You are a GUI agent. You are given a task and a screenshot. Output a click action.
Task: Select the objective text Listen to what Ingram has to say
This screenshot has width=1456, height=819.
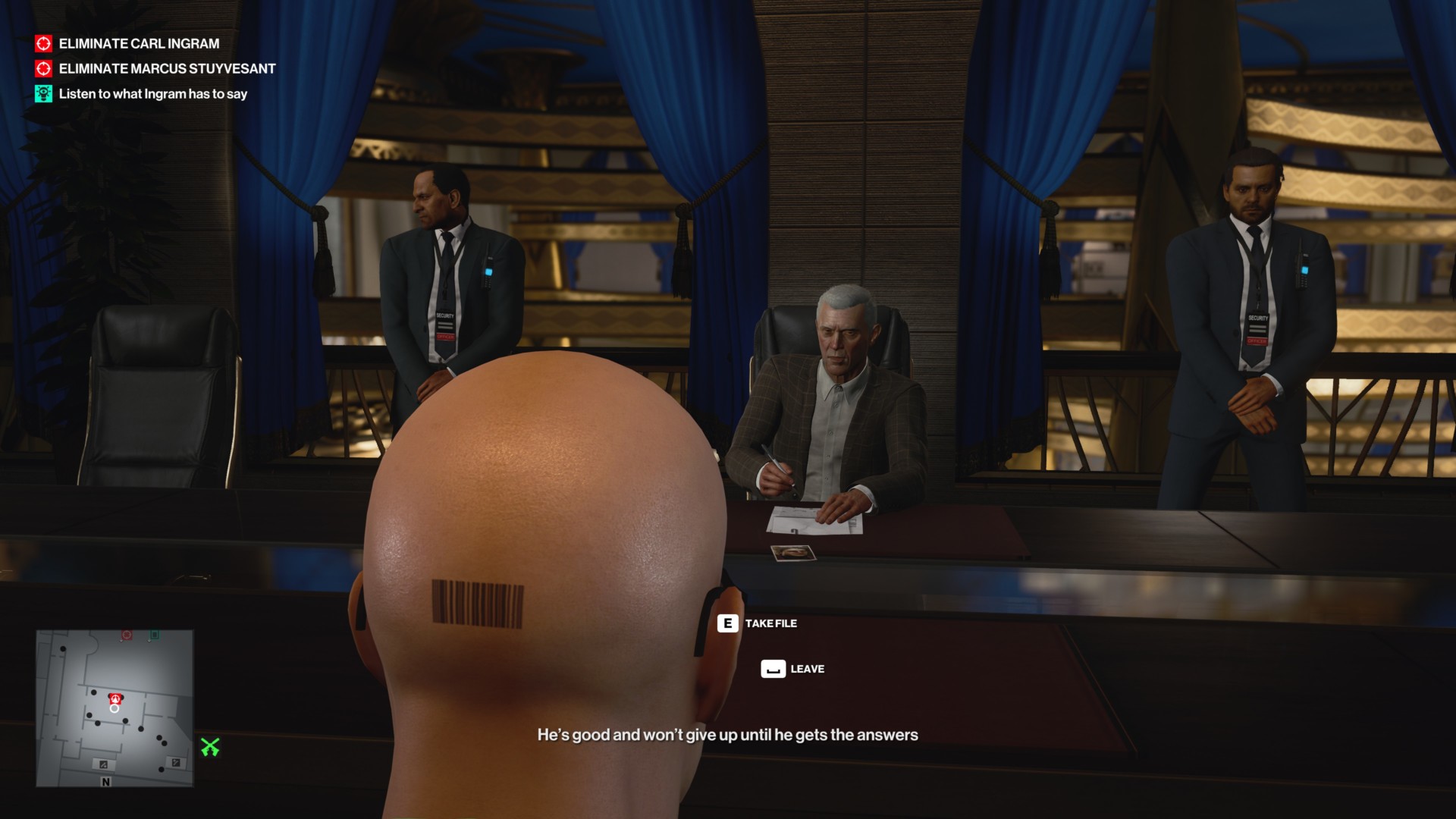coord(154,94)
